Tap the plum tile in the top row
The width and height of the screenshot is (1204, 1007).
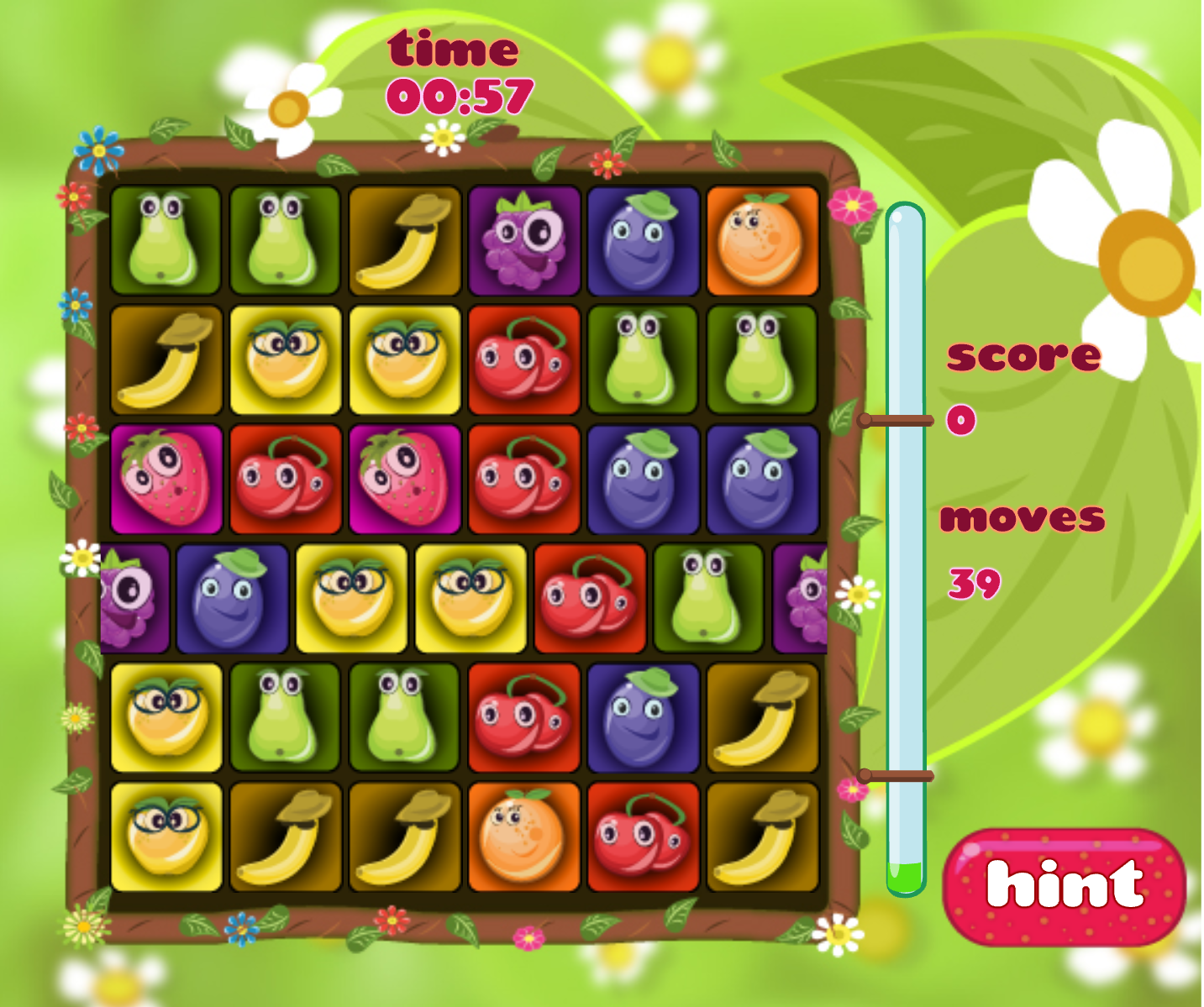click(x=643, y=241)
